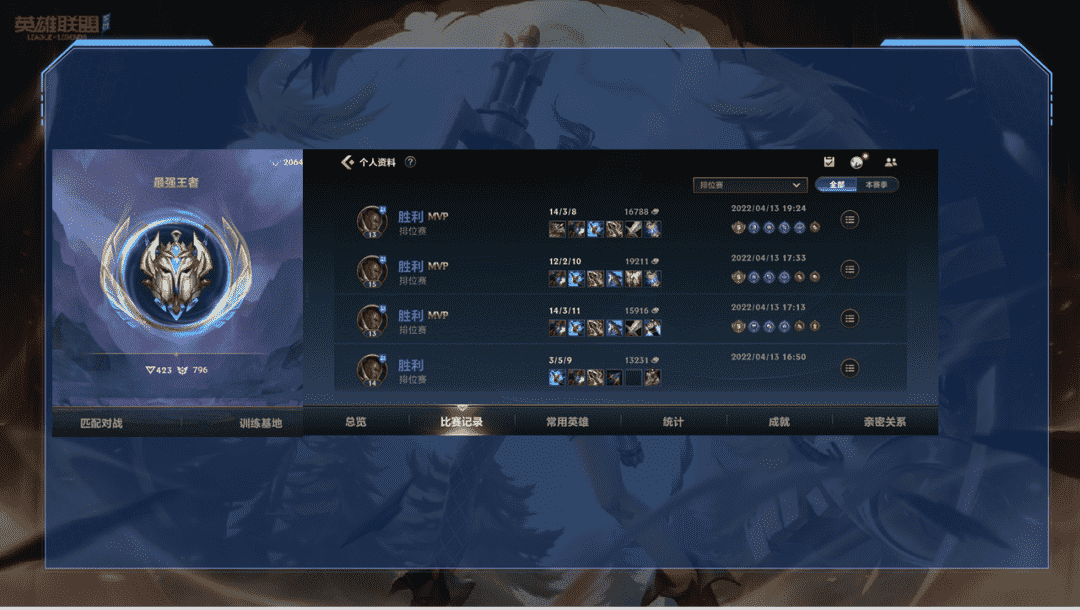Open details for the 19:24 match
1080x610 pixels.
tap(850, 219)
